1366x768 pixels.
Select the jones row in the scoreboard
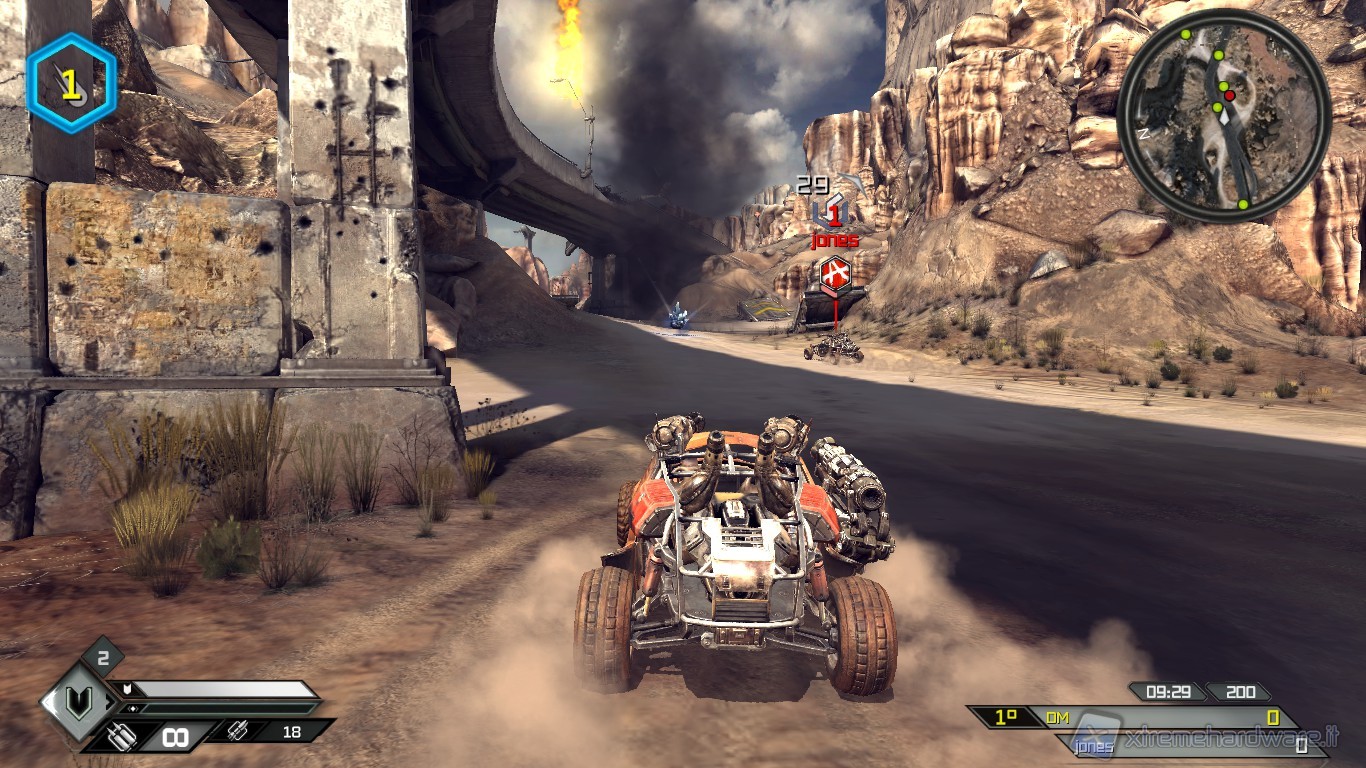pyautogui.click(x=1180, y=745)
